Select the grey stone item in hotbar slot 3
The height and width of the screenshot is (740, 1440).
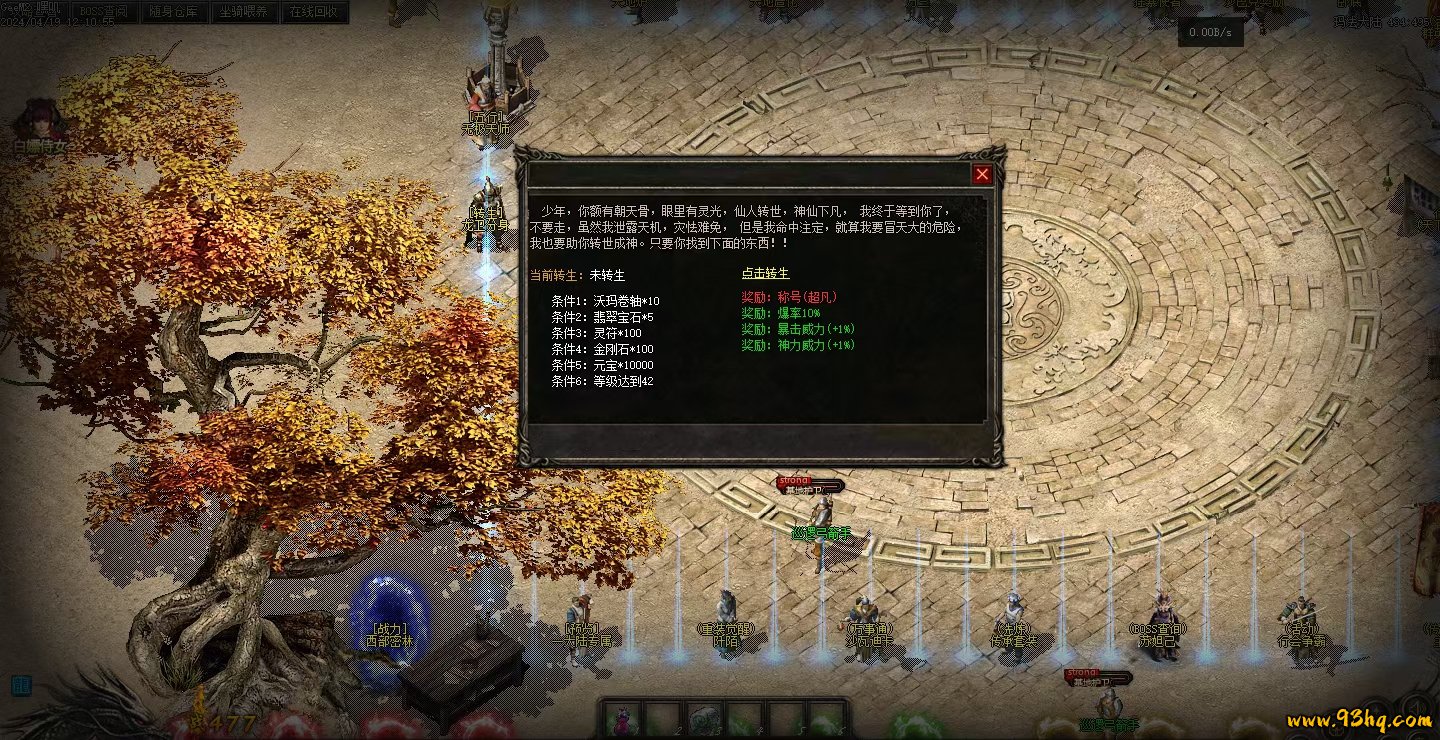click(x=704, y=718)
